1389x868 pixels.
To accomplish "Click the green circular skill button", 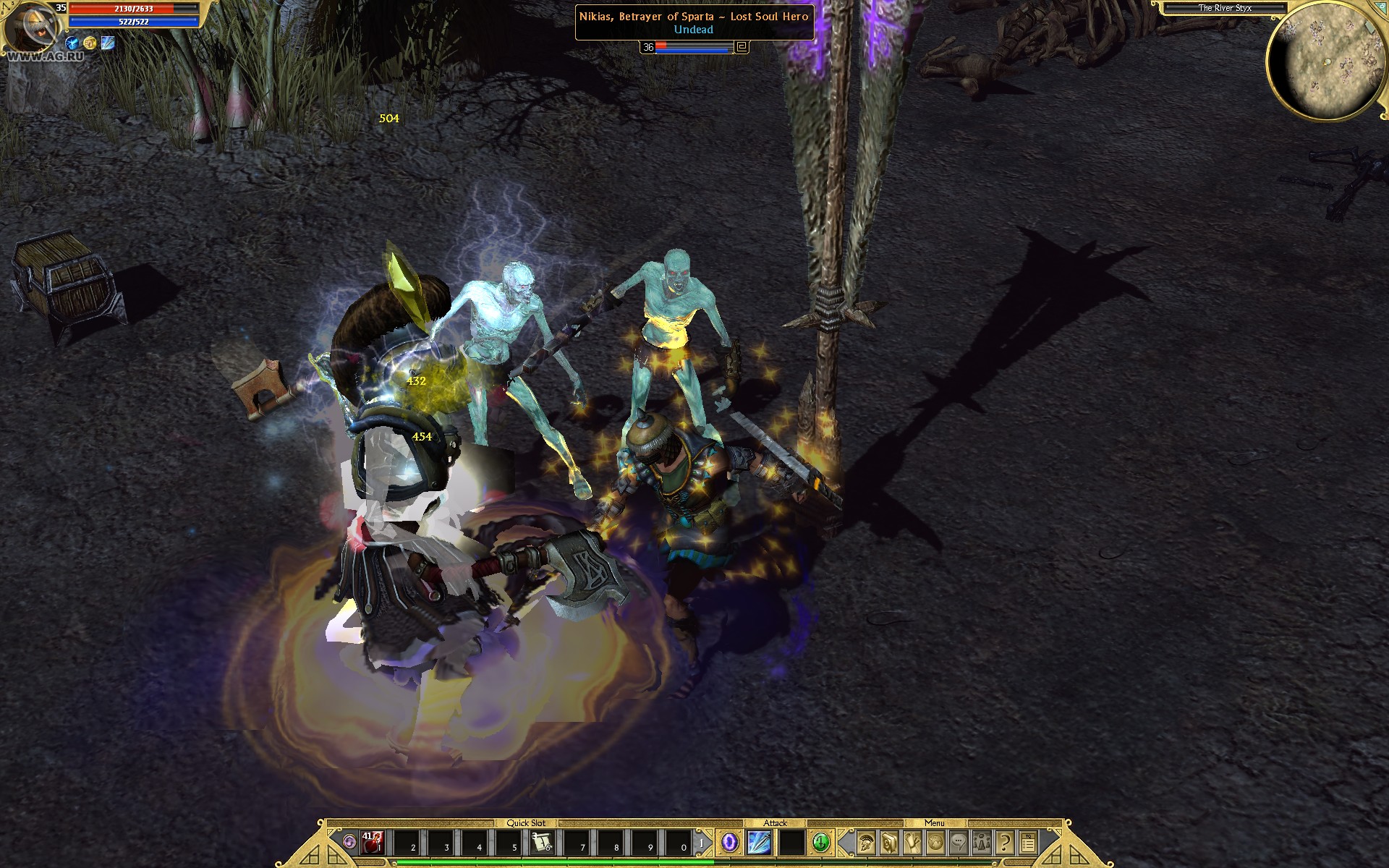I will (x=821, y=843).
